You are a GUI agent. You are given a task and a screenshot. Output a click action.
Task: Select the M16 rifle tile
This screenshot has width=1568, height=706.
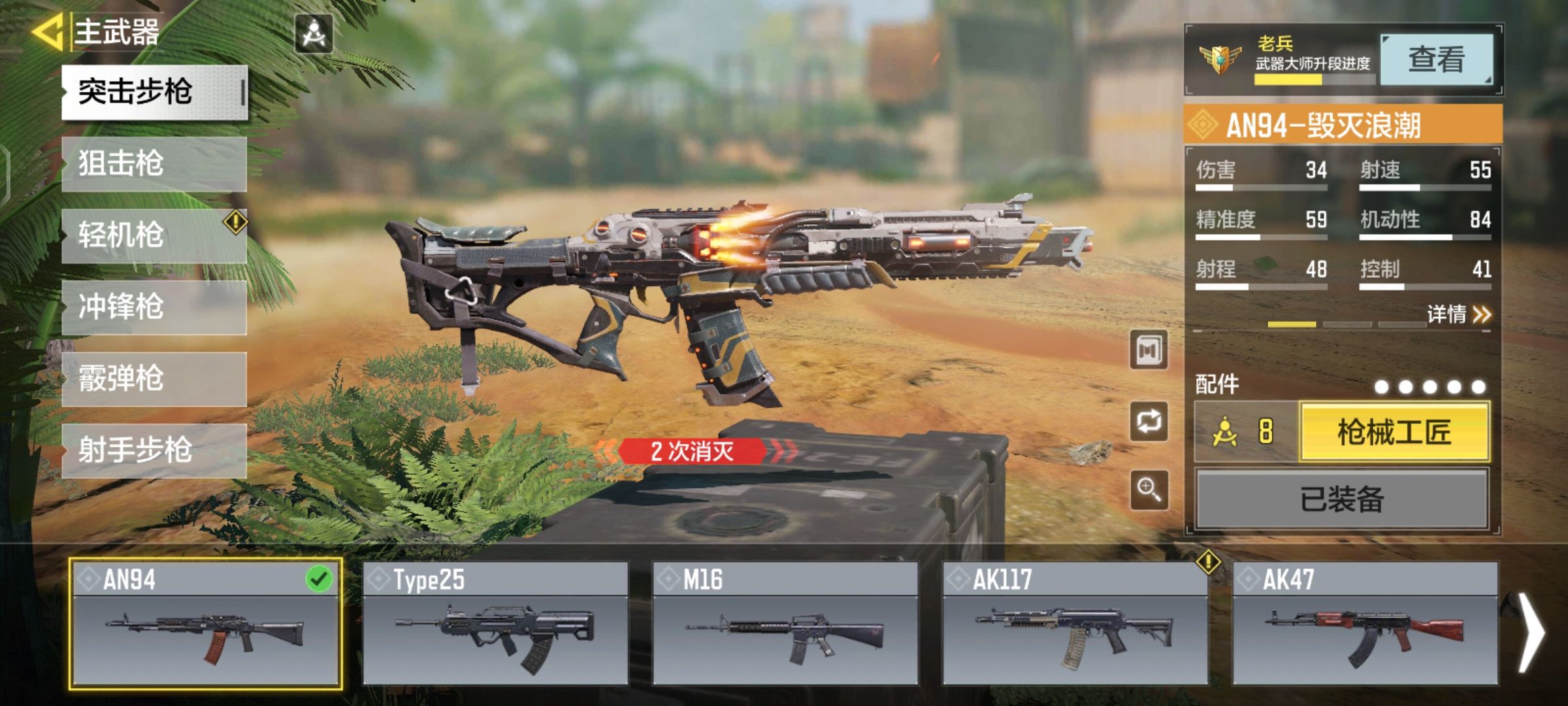pos(785,624)
